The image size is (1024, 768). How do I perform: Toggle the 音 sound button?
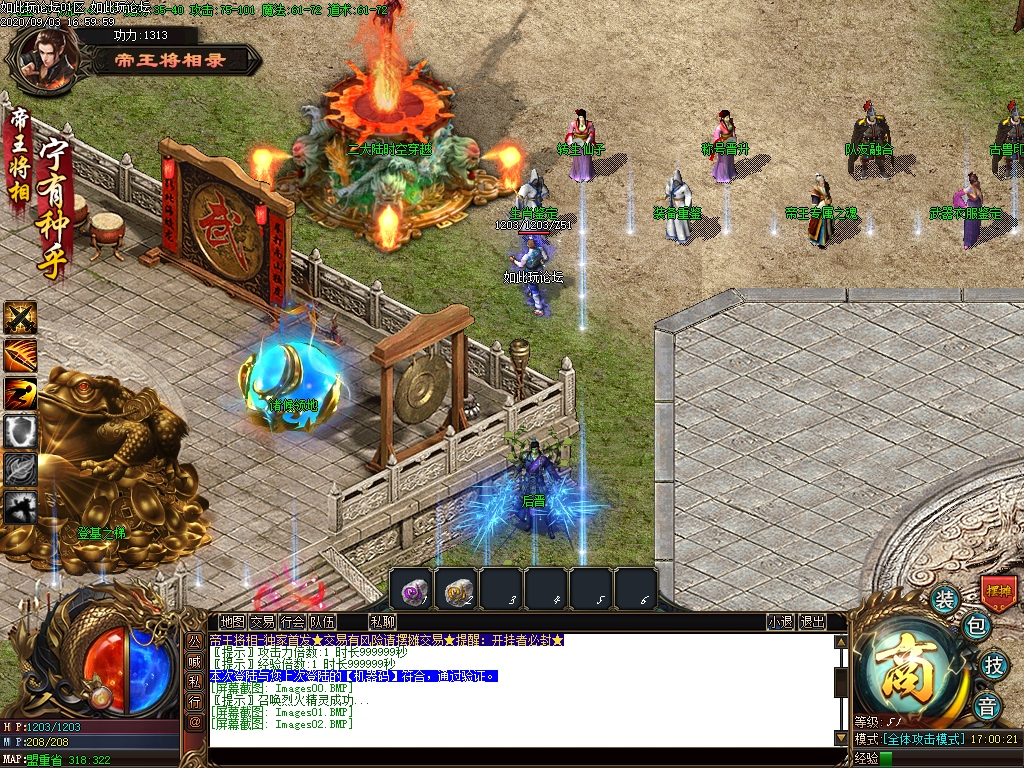tap(988, 703)
